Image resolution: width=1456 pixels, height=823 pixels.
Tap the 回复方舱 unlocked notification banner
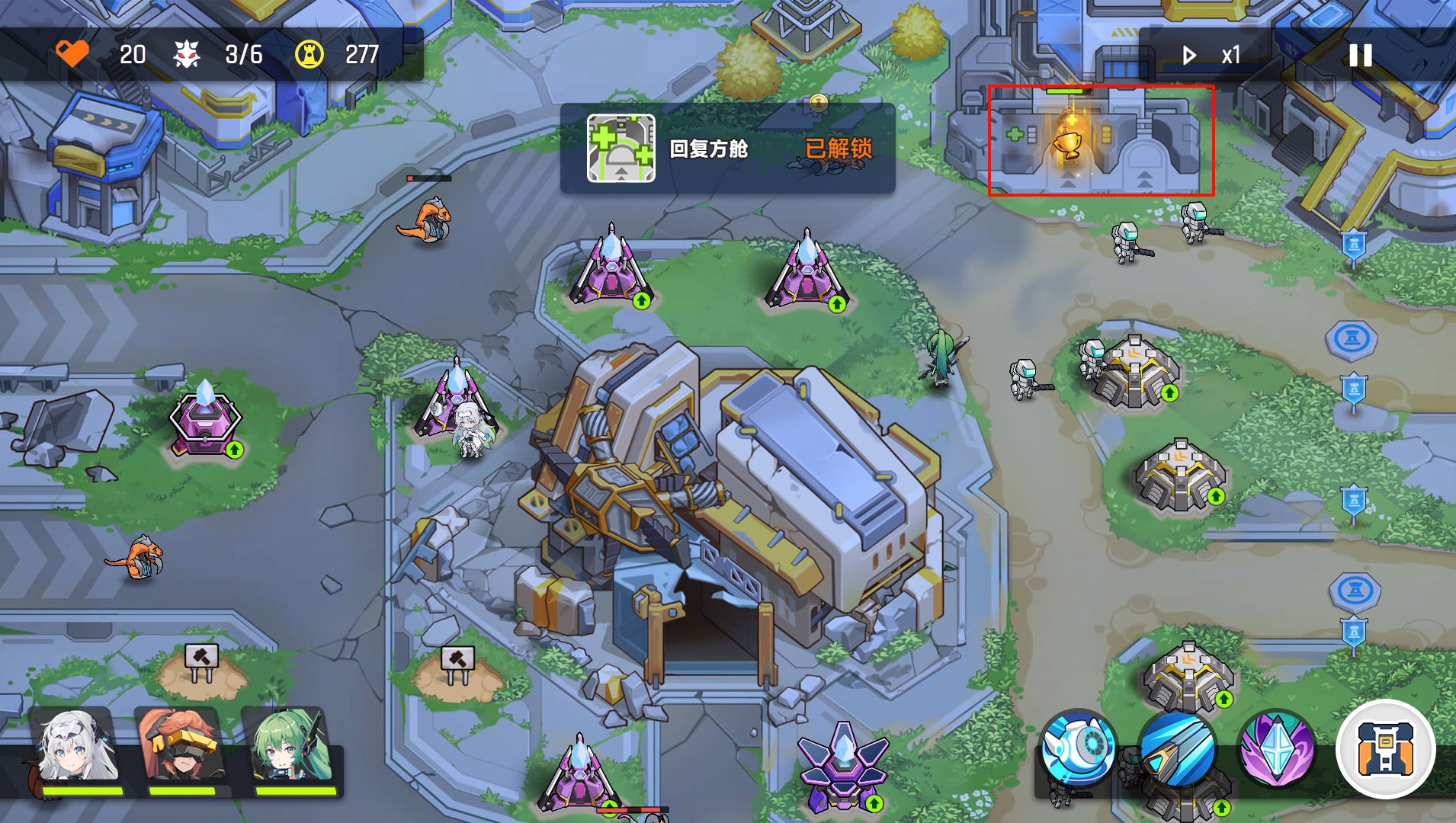727,149
